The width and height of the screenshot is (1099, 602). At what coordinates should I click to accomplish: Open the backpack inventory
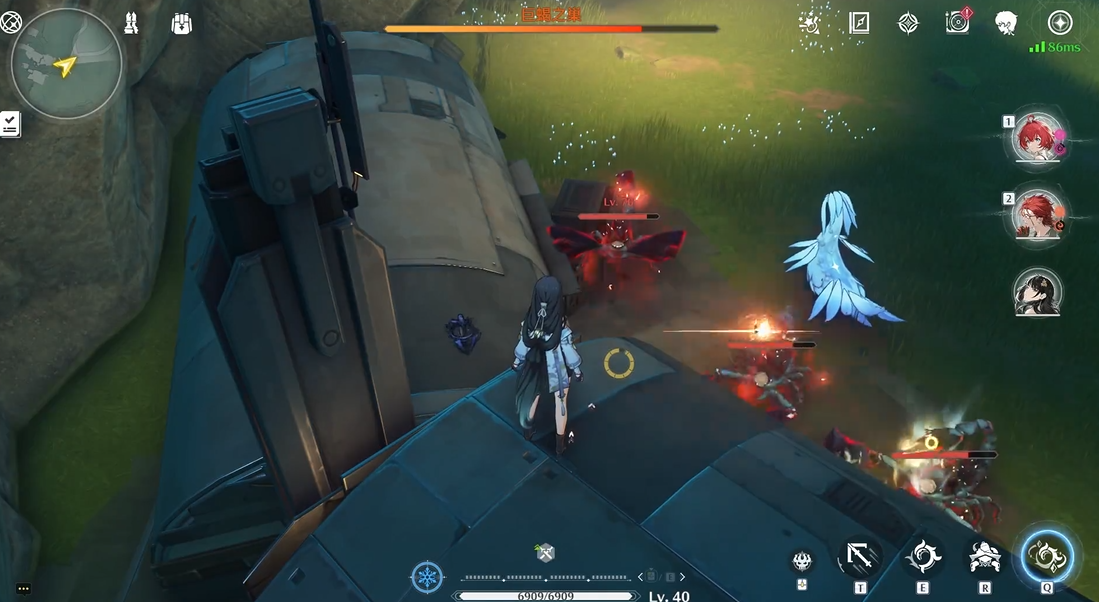point(181,22)
